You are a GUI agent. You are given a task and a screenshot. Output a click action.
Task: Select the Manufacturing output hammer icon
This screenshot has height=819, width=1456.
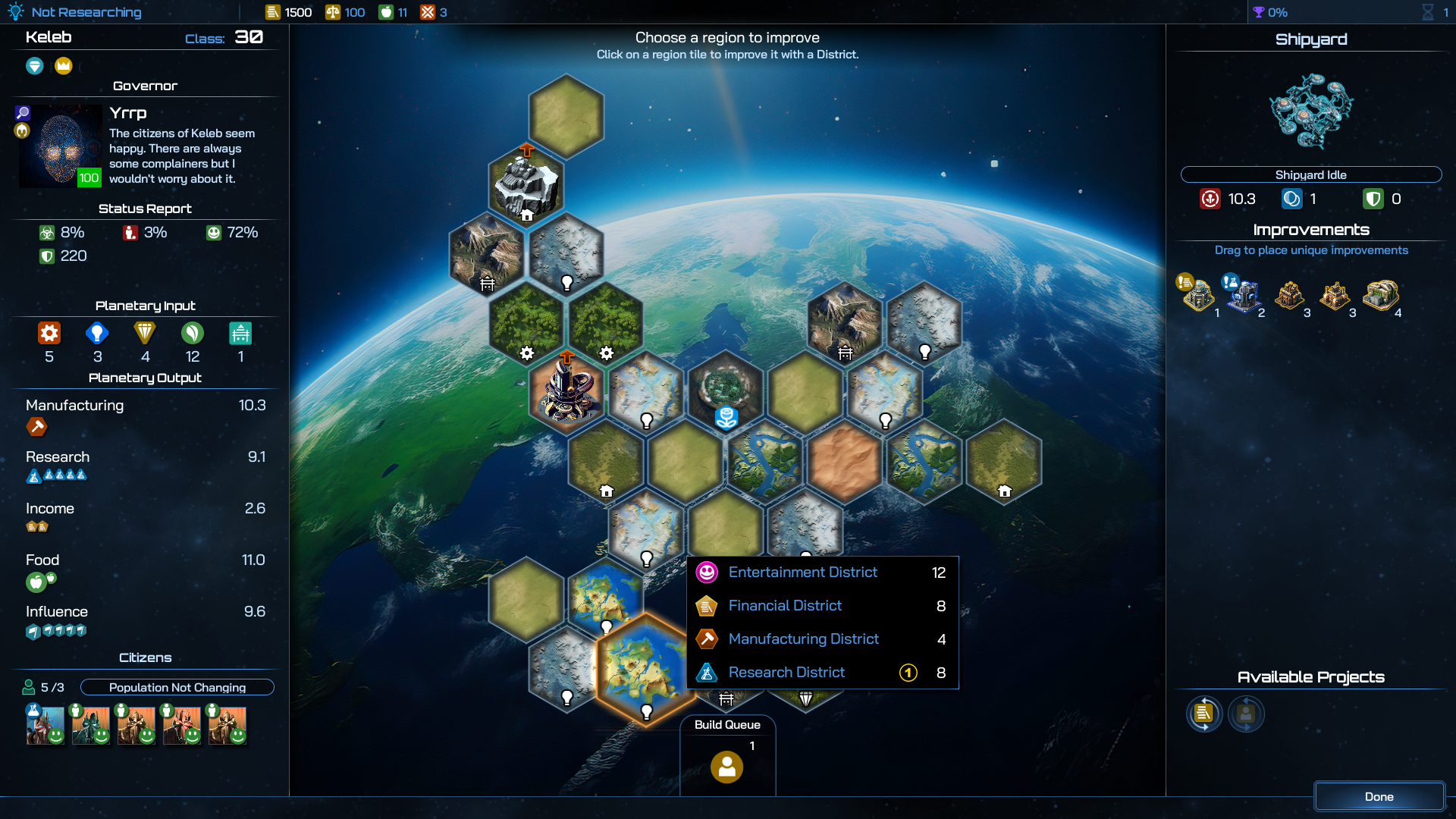(x=36, y=428)
